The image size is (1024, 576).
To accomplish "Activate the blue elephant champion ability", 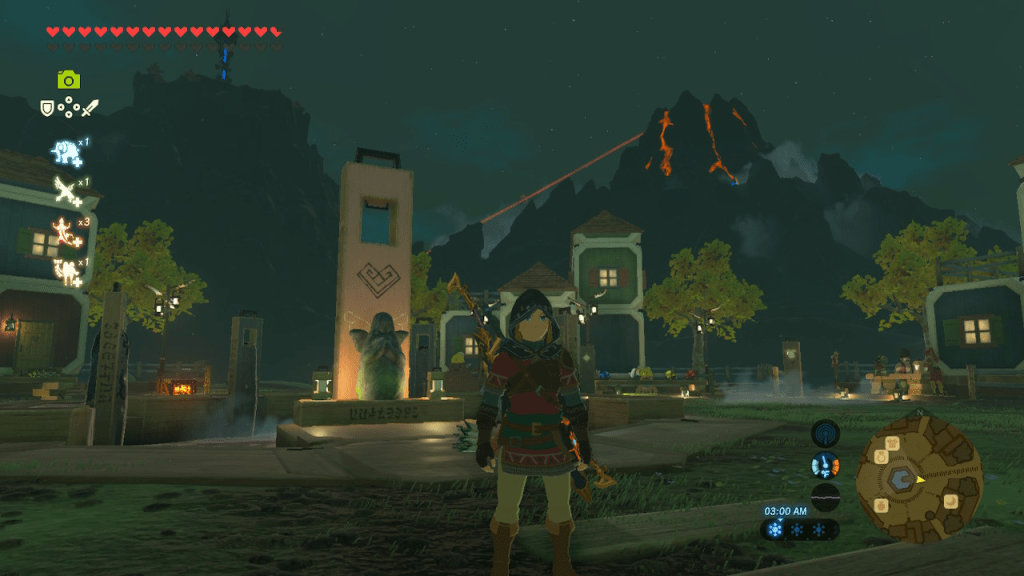I will 67,152.
